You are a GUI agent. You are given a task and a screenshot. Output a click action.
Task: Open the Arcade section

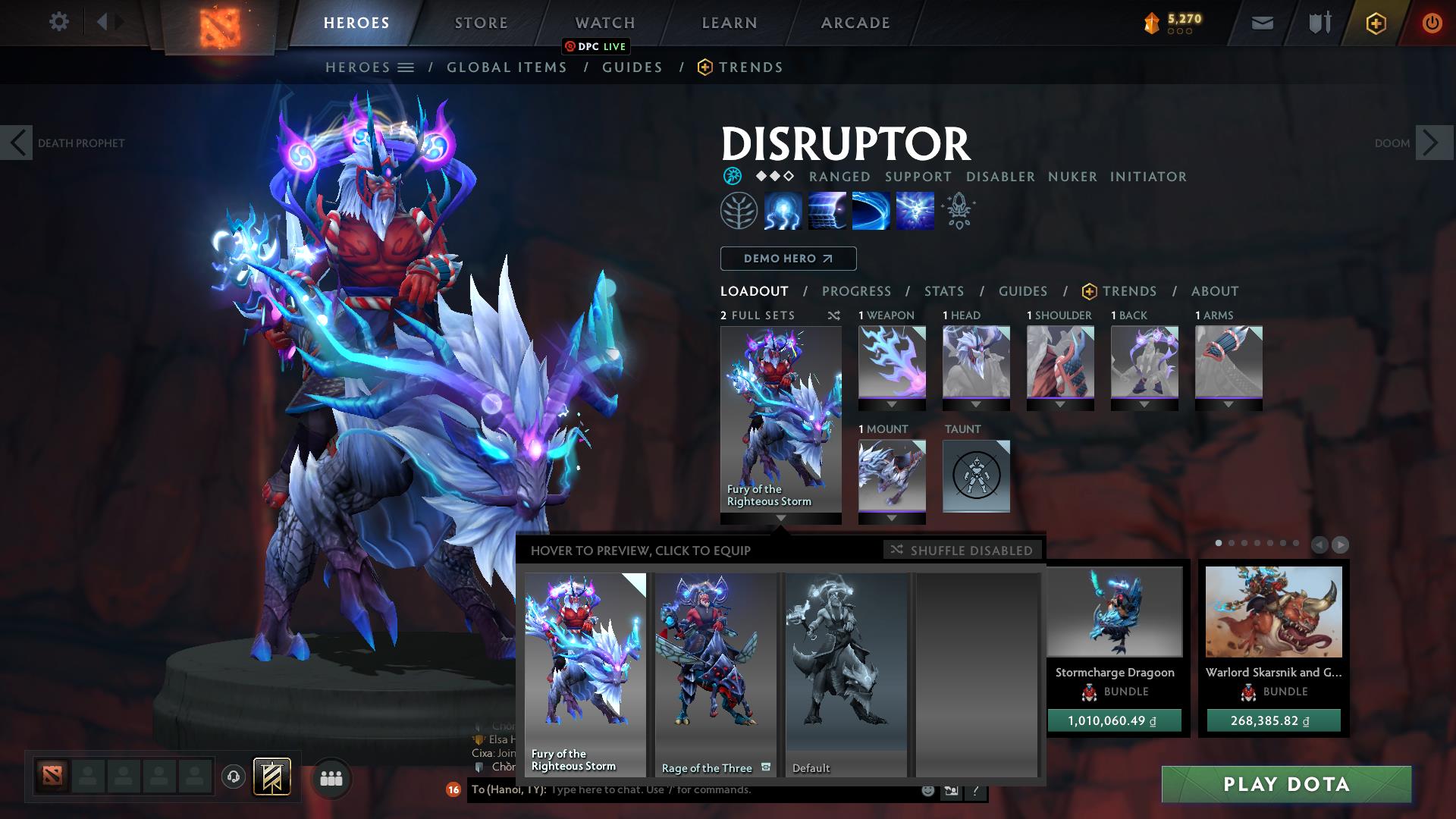click(x=855, y=22)
